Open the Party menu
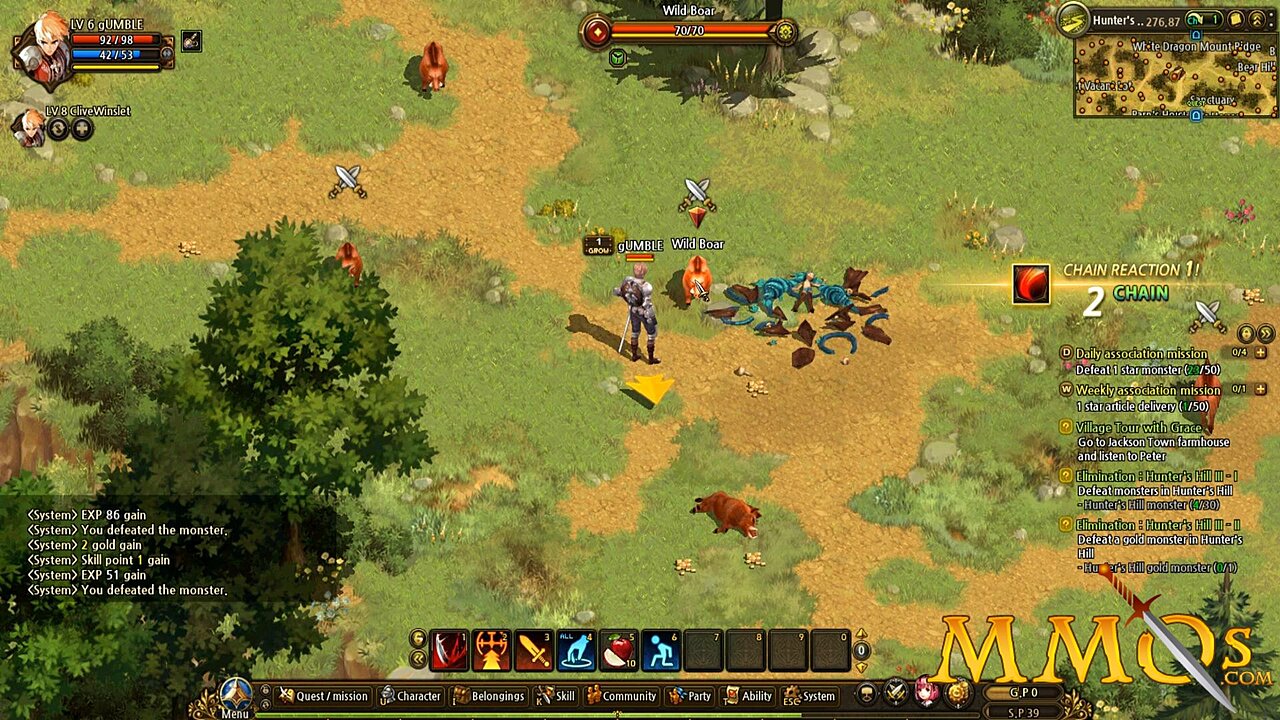 690,696
